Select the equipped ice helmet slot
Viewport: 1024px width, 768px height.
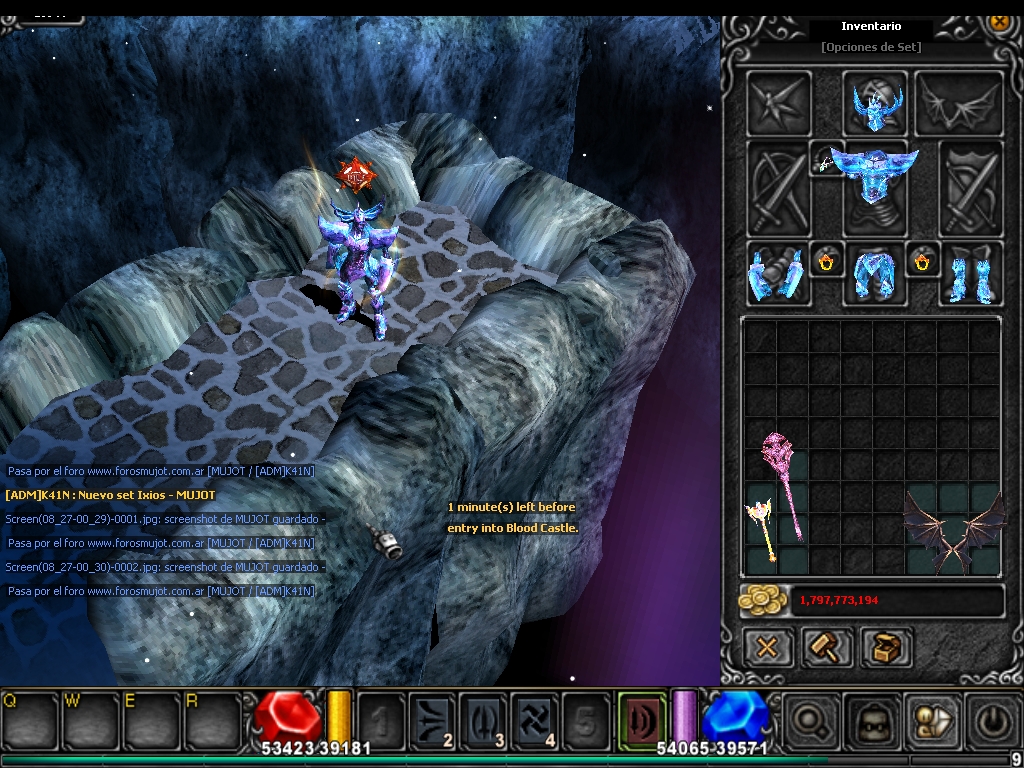point(876,103)
